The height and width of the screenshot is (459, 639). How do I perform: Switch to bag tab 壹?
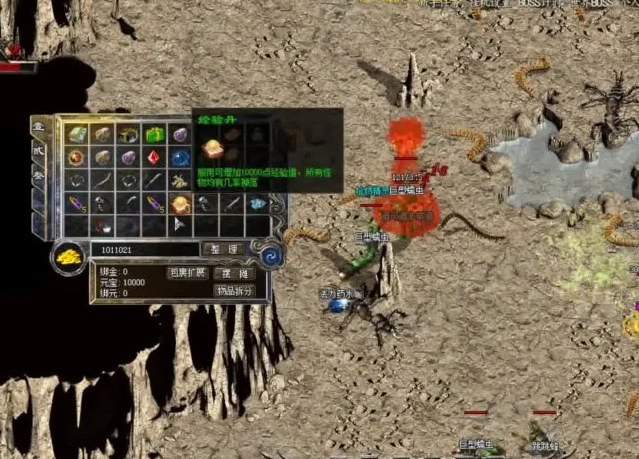pyautogui.click(x=39, y=129)
